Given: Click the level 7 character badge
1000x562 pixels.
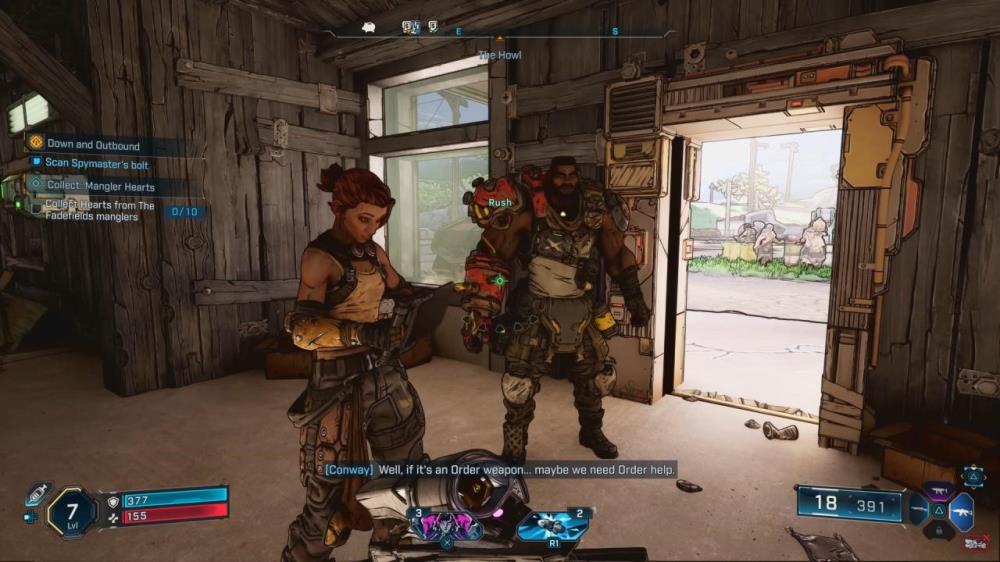Looking at the screenshot, I should coord(72,512).
